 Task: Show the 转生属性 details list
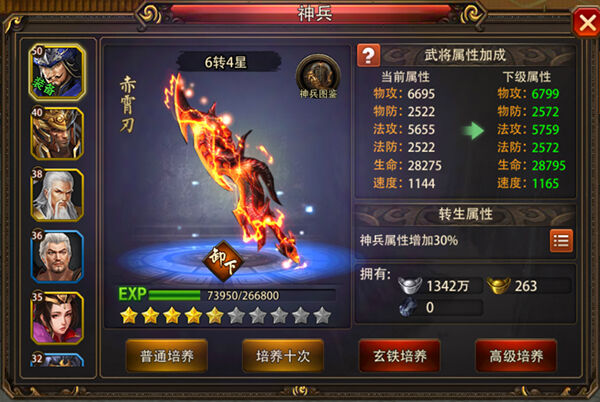click(561, 240)
